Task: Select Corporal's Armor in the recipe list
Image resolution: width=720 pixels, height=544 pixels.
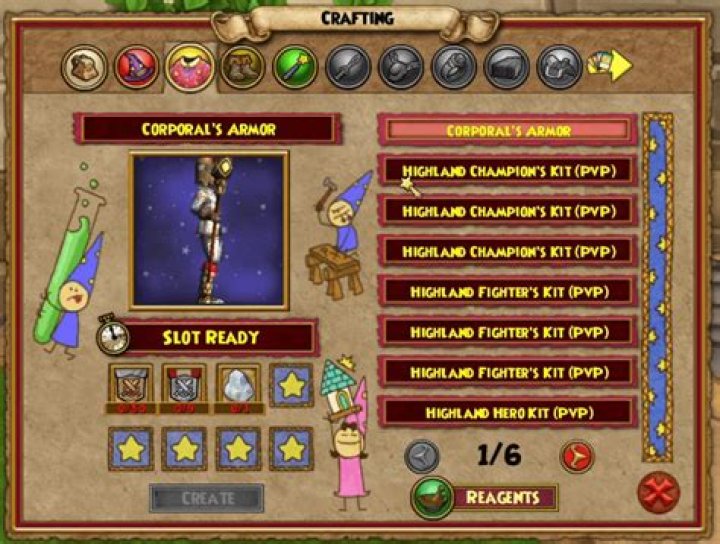Action: pos(507,131)
